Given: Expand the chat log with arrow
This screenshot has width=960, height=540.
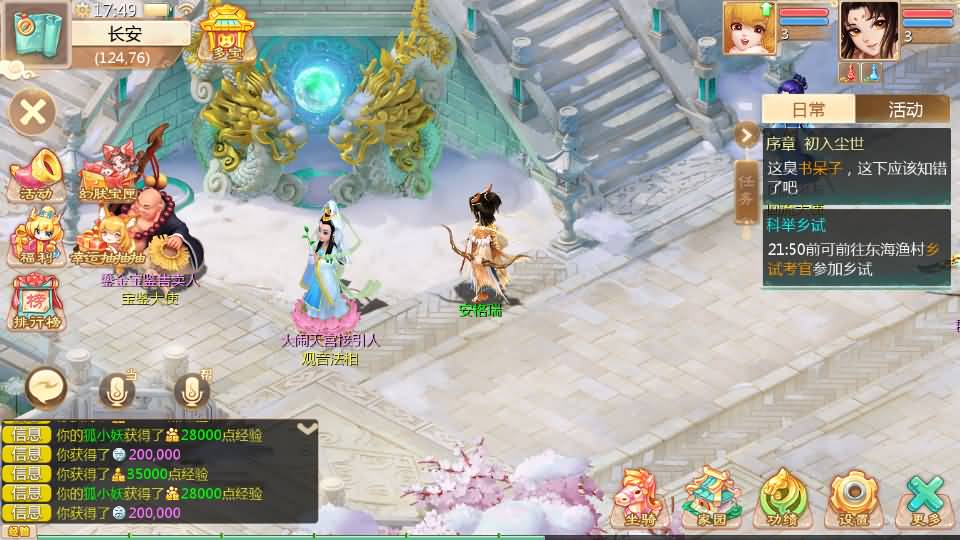Looking at the screenshot, I should point(308,428).
